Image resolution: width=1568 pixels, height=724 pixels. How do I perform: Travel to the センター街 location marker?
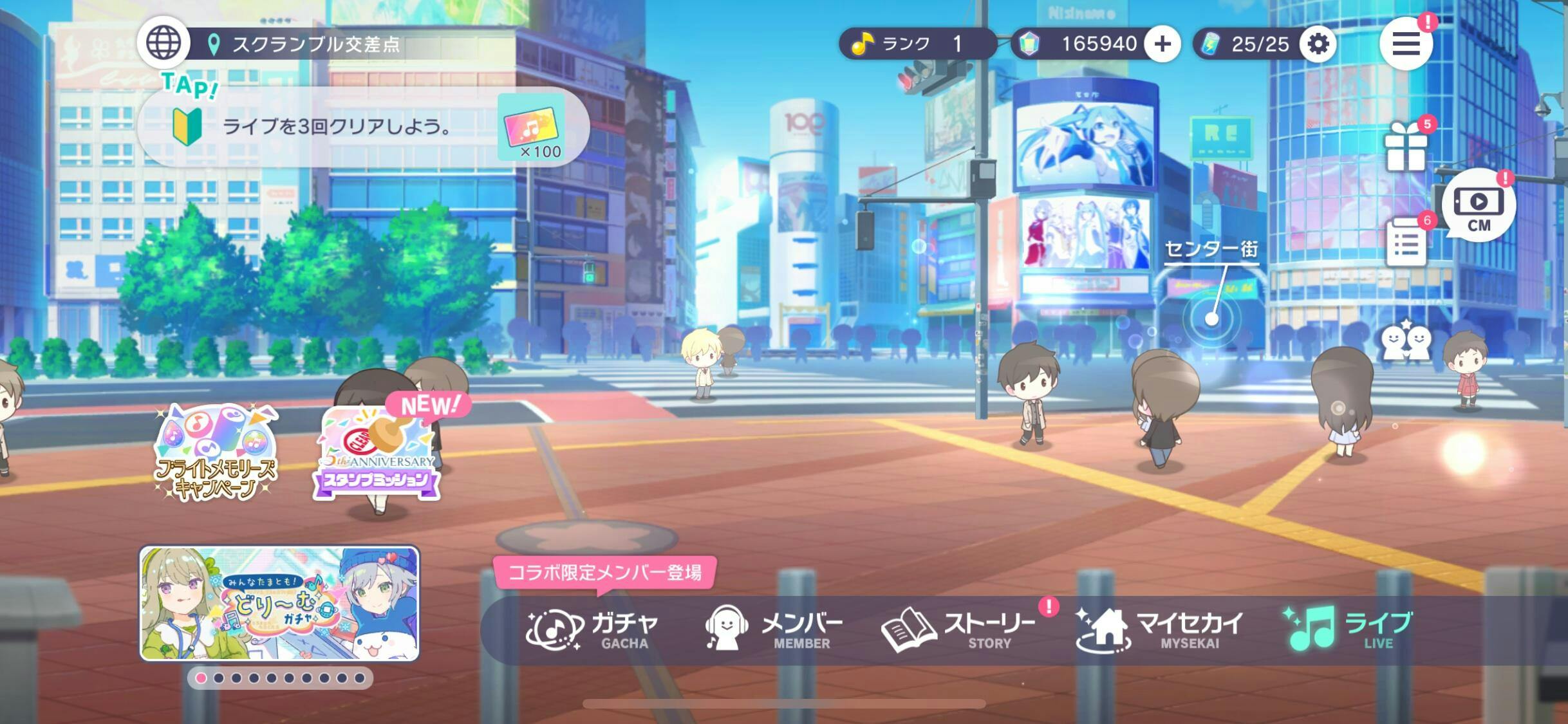point(1211,318)
